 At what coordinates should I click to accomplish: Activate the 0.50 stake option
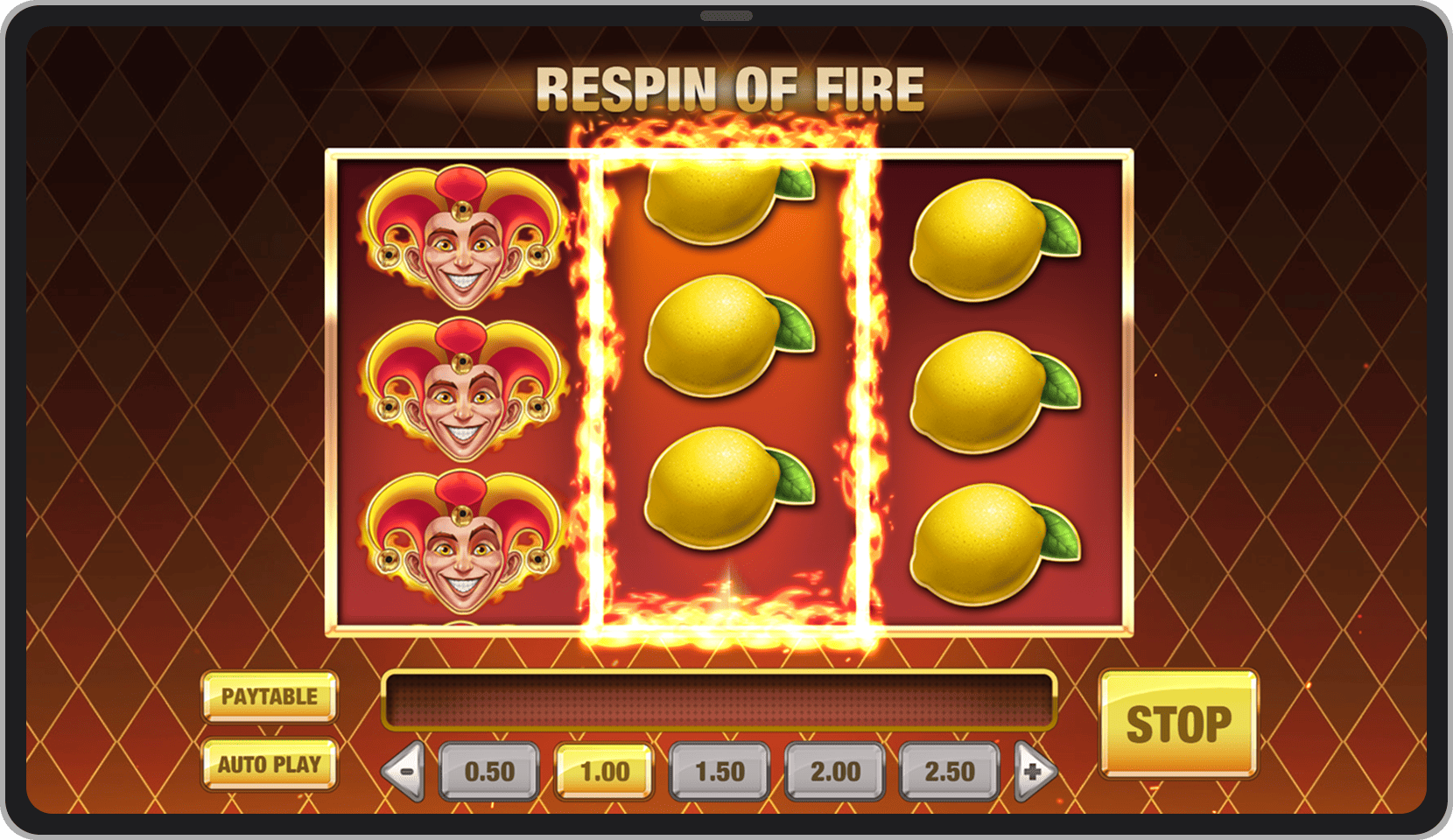pos(488,772)
